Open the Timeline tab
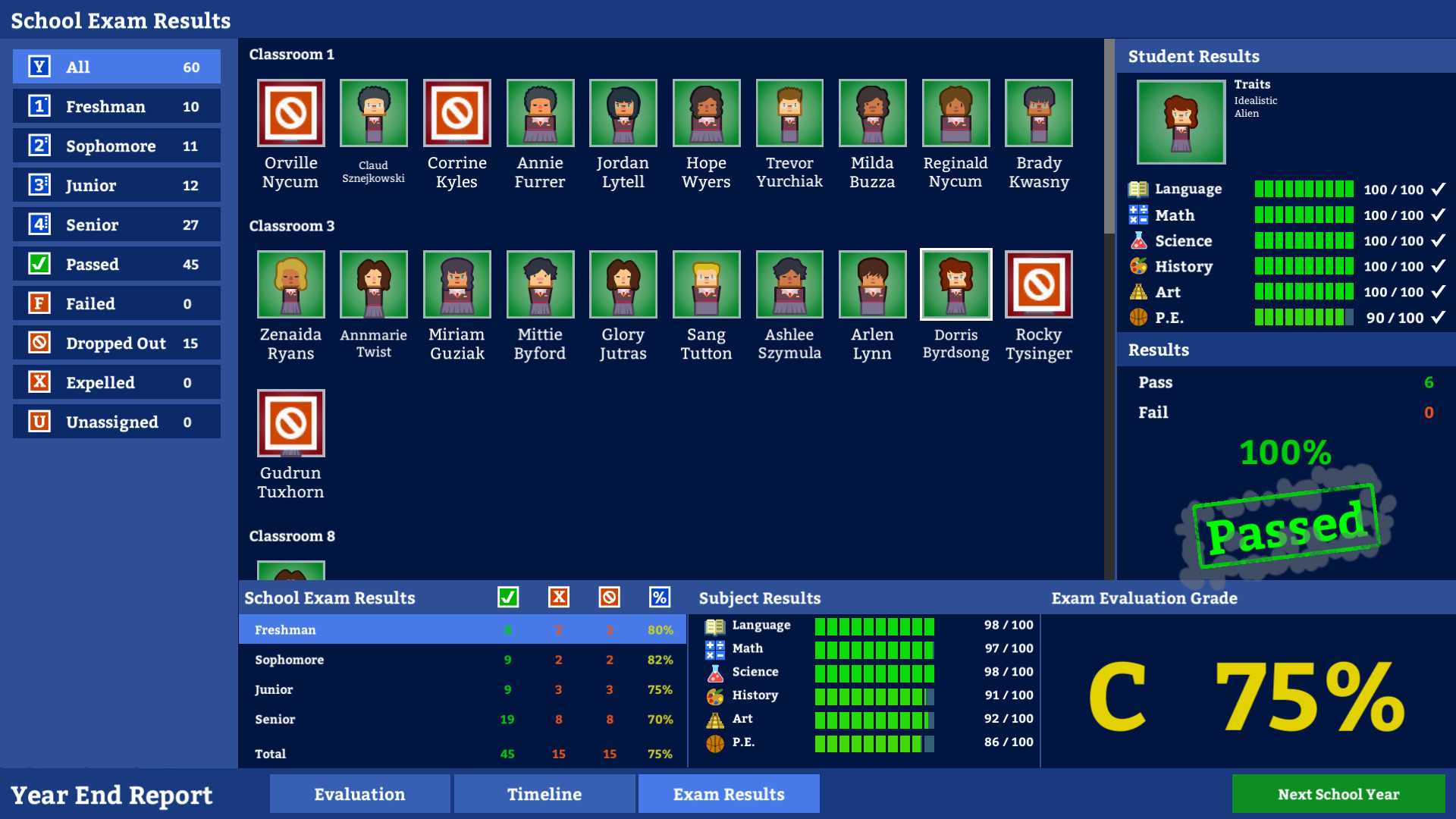 [x=544, y=794]
